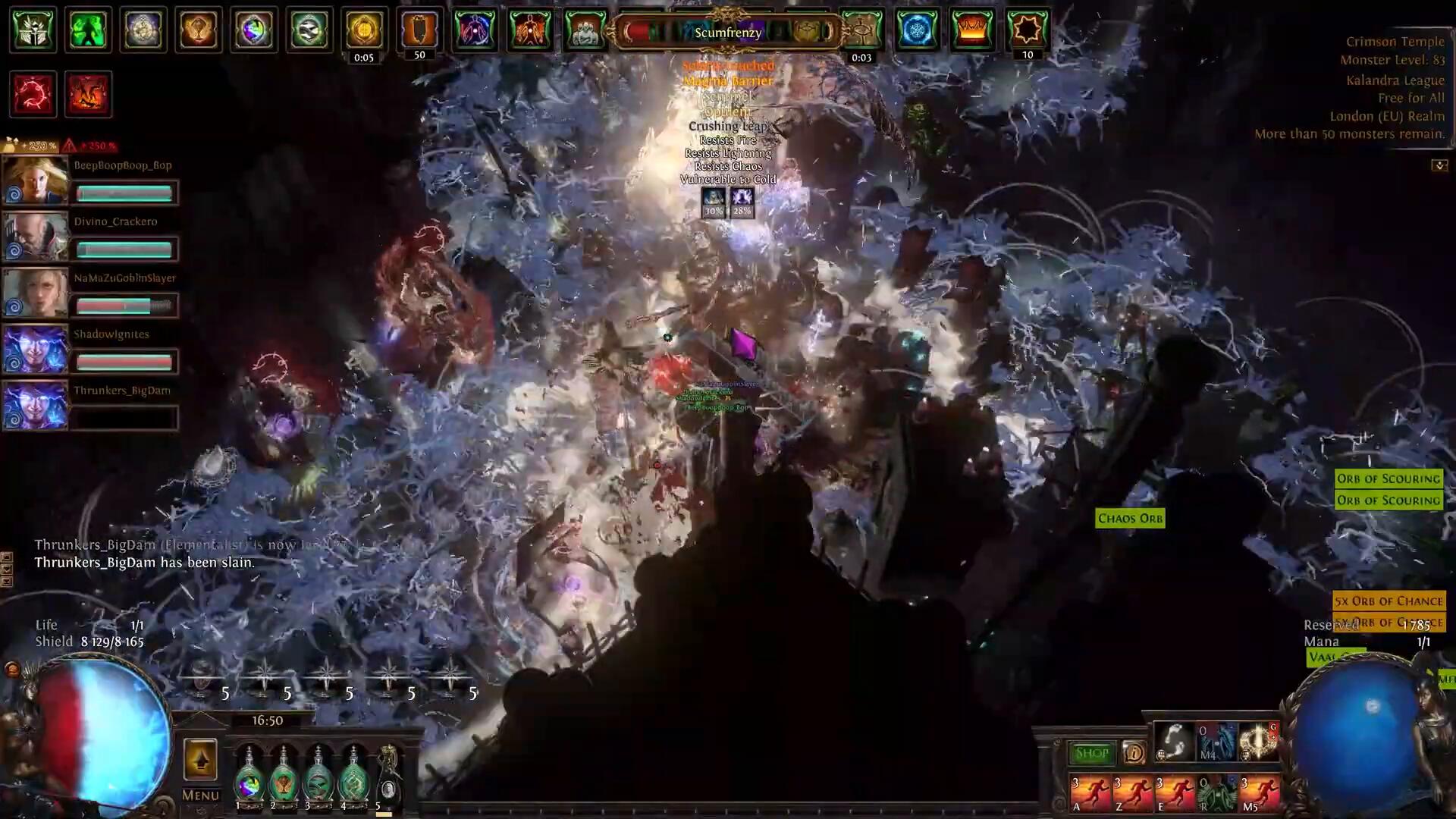
Task: Select Divino_Crackero's party portrait
Action: coord(35,237)
